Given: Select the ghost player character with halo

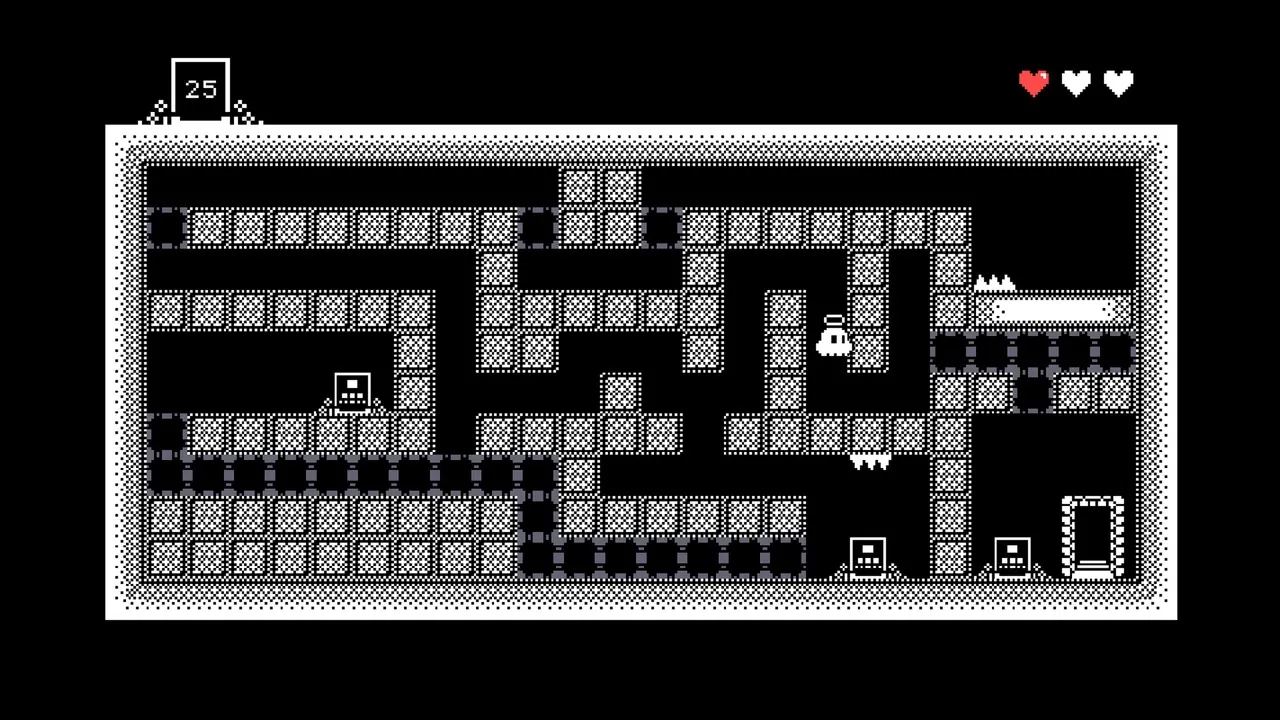Looking at the screenshot, I should coord(836,340).
